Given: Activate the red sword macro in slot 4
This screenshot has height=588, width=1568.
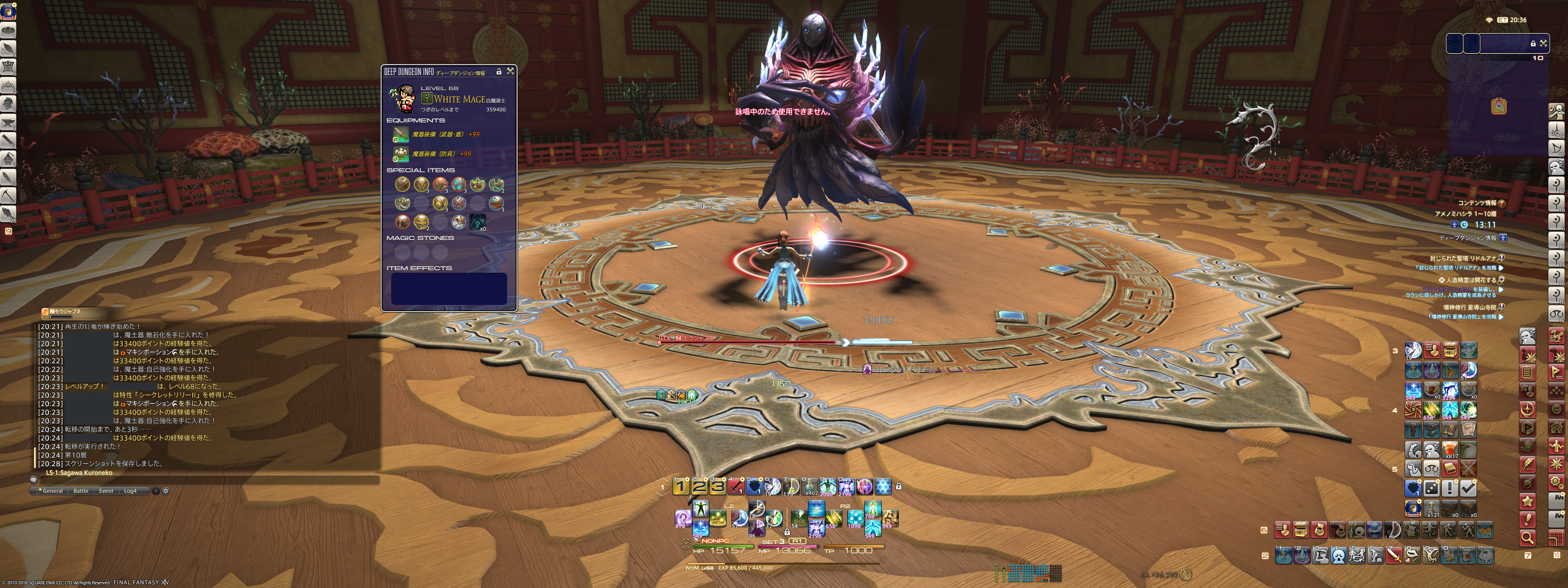Looking at the screenshot, I should 736,486.
